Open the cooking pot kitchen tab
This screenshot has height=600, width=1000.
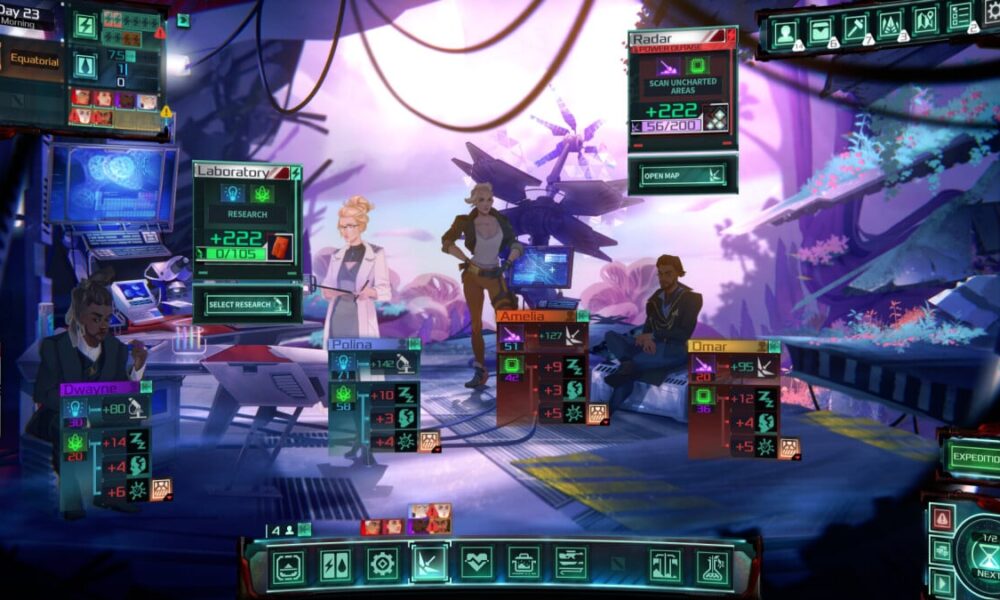point(523,565)
